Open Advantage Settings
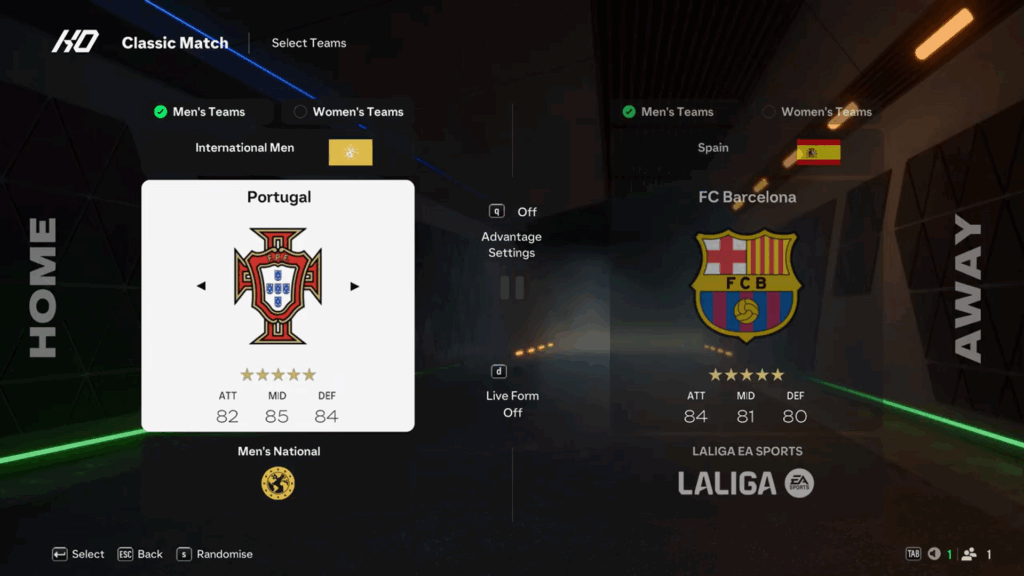This screenshot has height=576, width=1024. pyautogui.click(x=511, y=244)
